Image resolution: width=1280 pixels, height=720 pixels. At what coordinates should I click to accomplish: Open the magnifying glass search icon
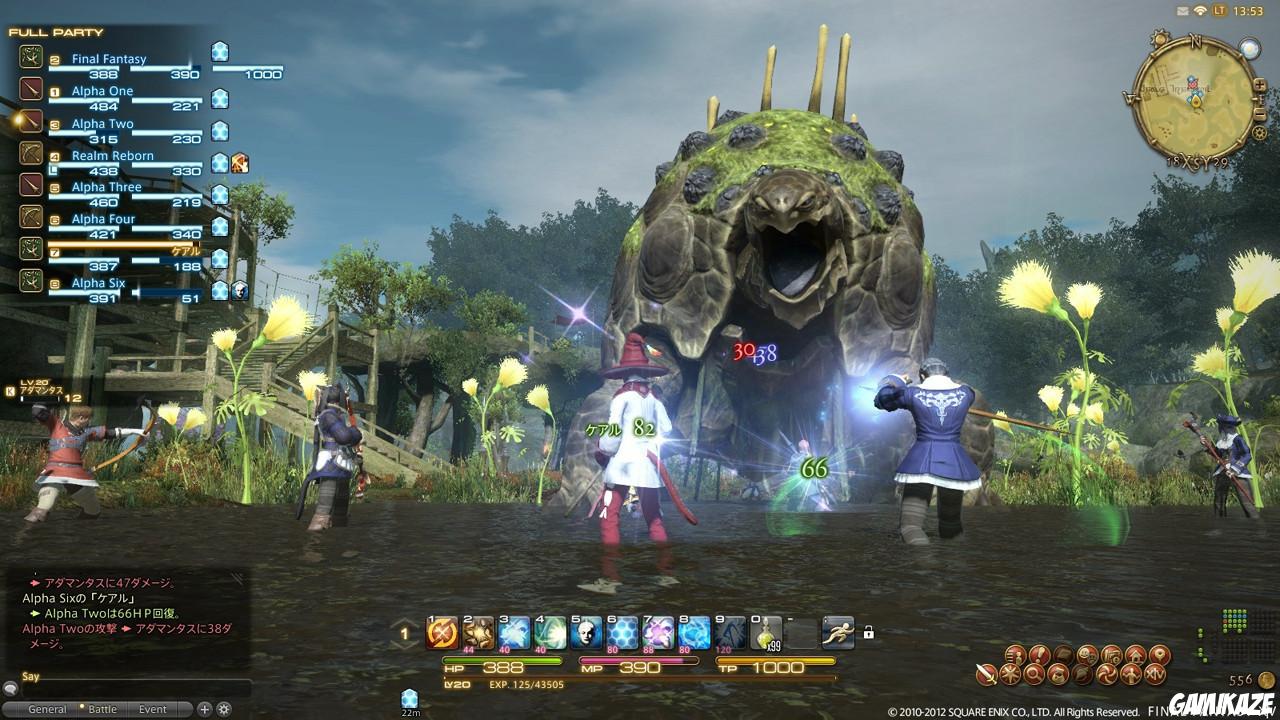[x=1033, y=674]
